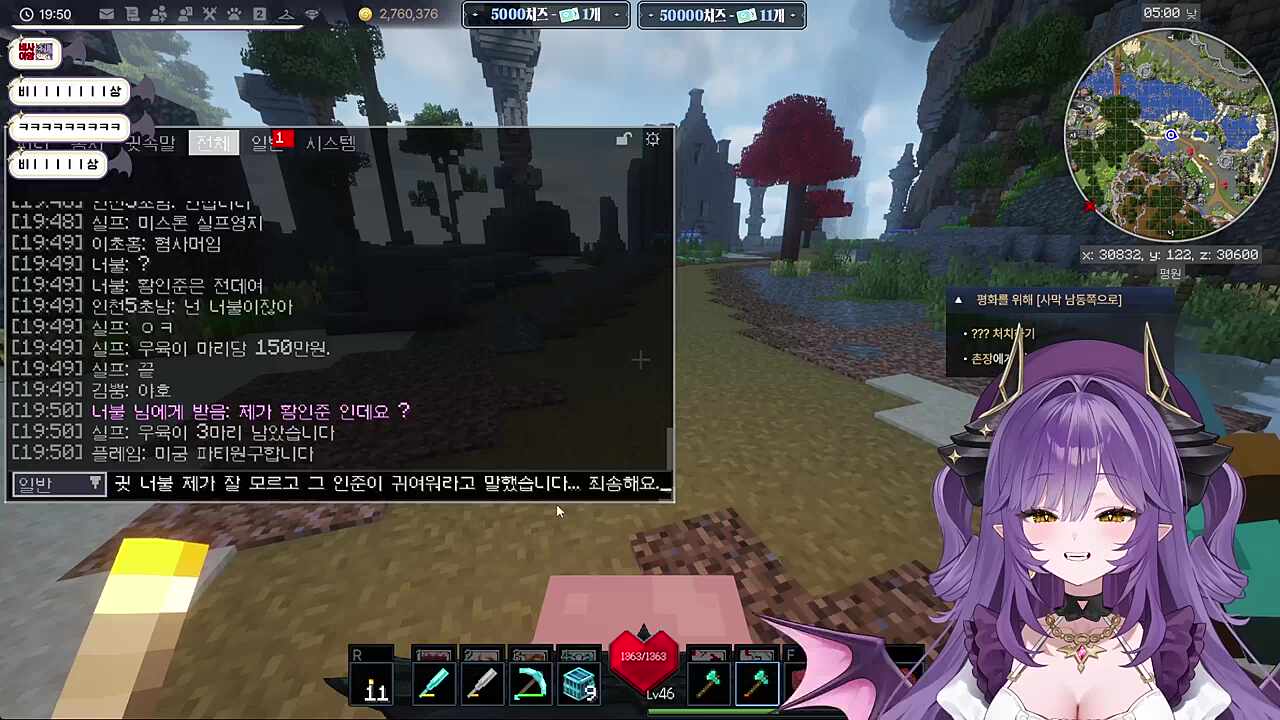
Task: Select the cyan block stack of nine
Action: 578,683
